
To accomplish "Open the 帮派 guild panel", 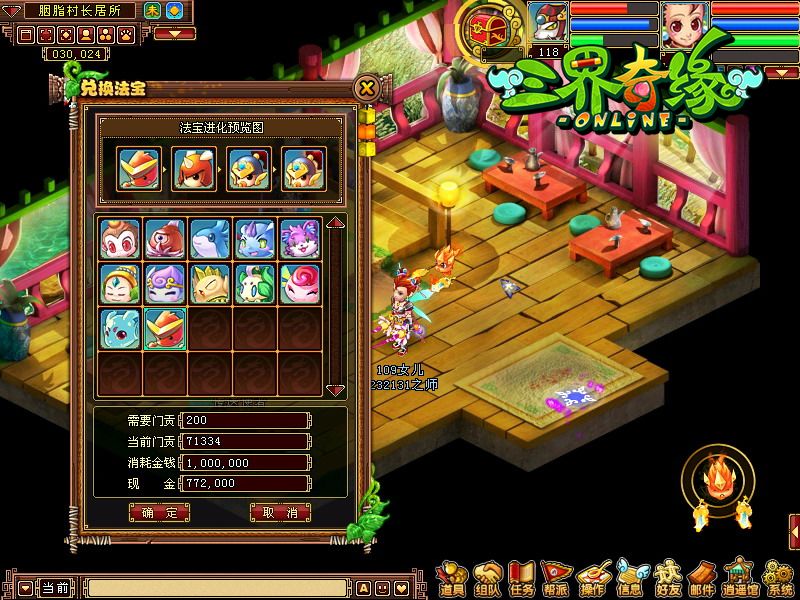I will coord(557,578).
